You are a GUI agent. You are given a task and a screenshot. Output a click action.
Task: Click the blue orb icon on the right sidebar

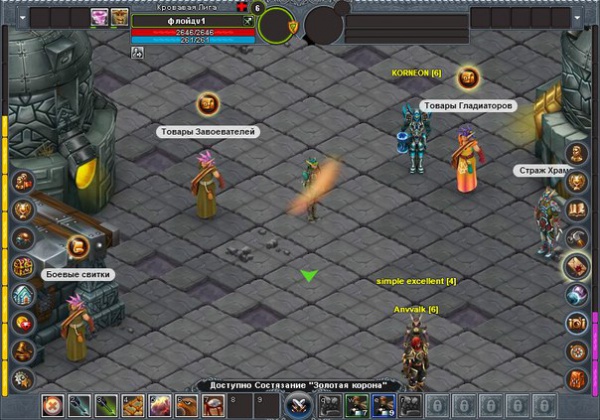point(577,295)
